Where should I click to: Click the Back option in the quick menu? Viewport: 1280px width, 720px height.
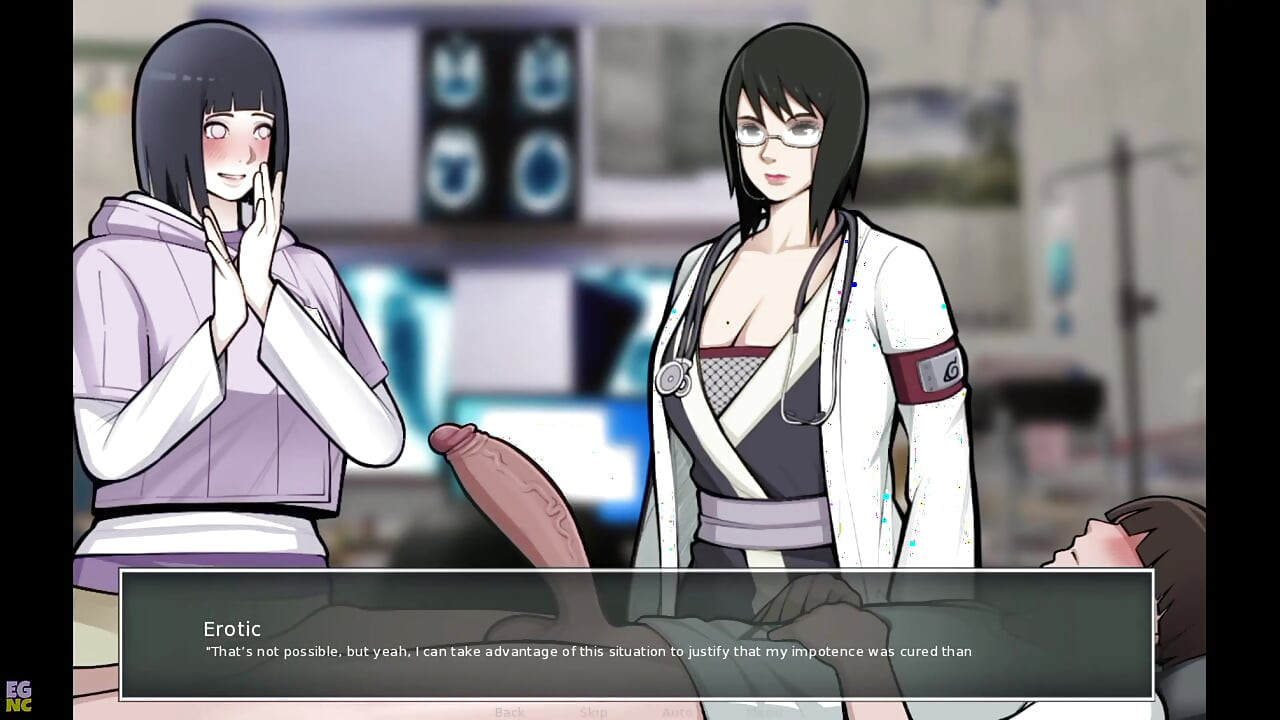tap(510, 712)
